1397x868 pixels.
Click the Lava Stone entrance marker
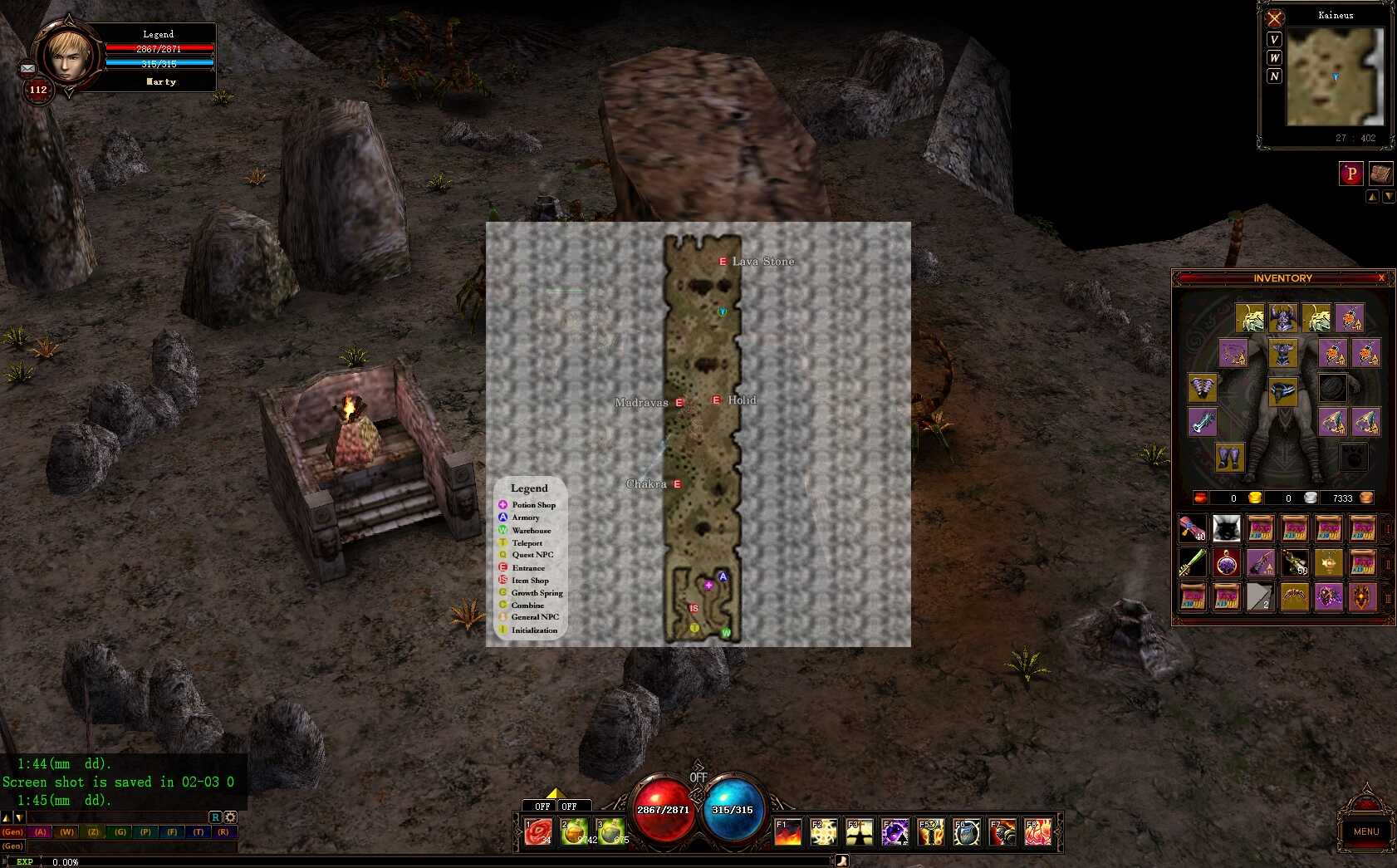(723, 262)
